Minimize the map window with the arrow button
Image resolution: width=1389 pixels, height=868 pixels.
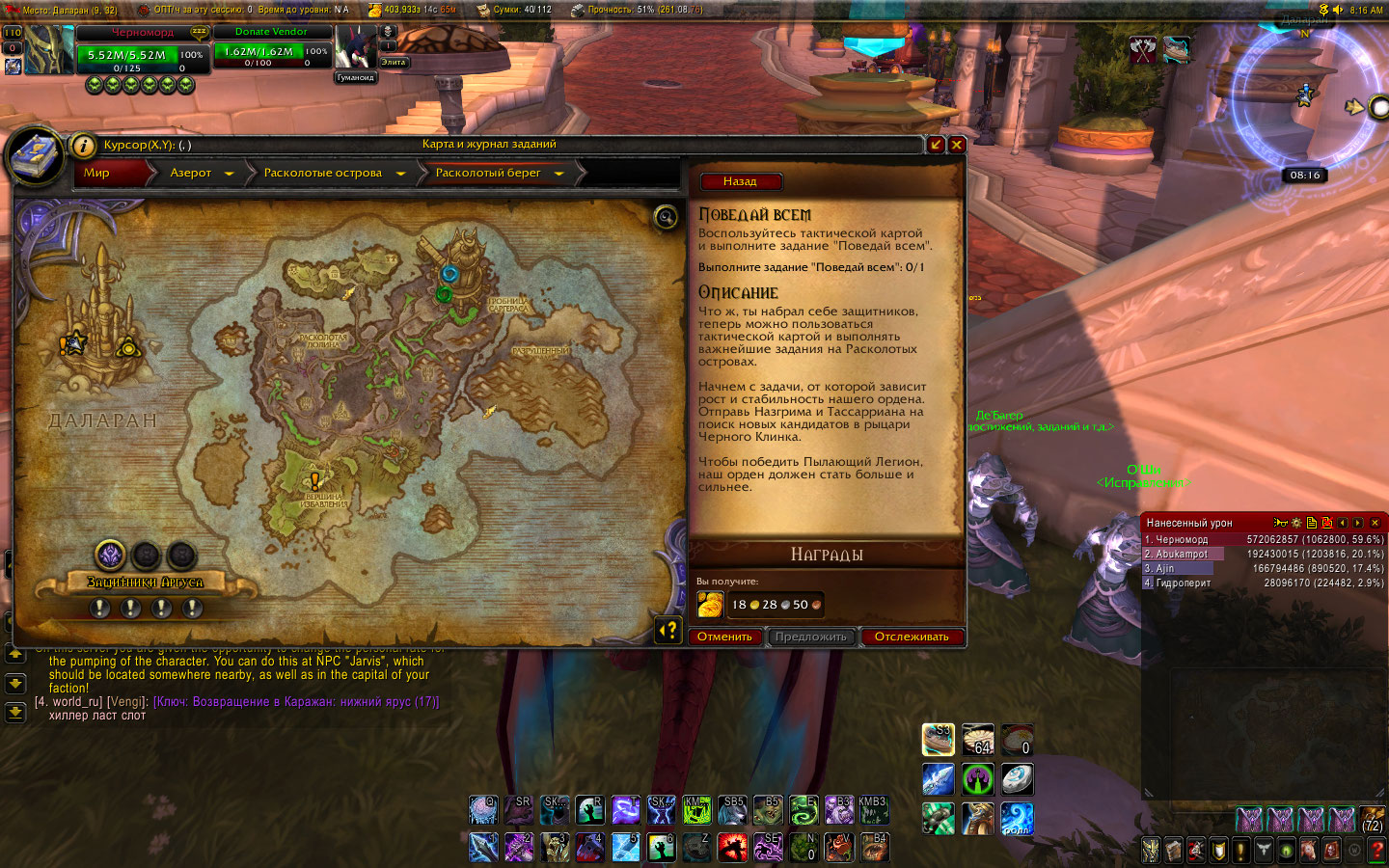click(936, 145)
